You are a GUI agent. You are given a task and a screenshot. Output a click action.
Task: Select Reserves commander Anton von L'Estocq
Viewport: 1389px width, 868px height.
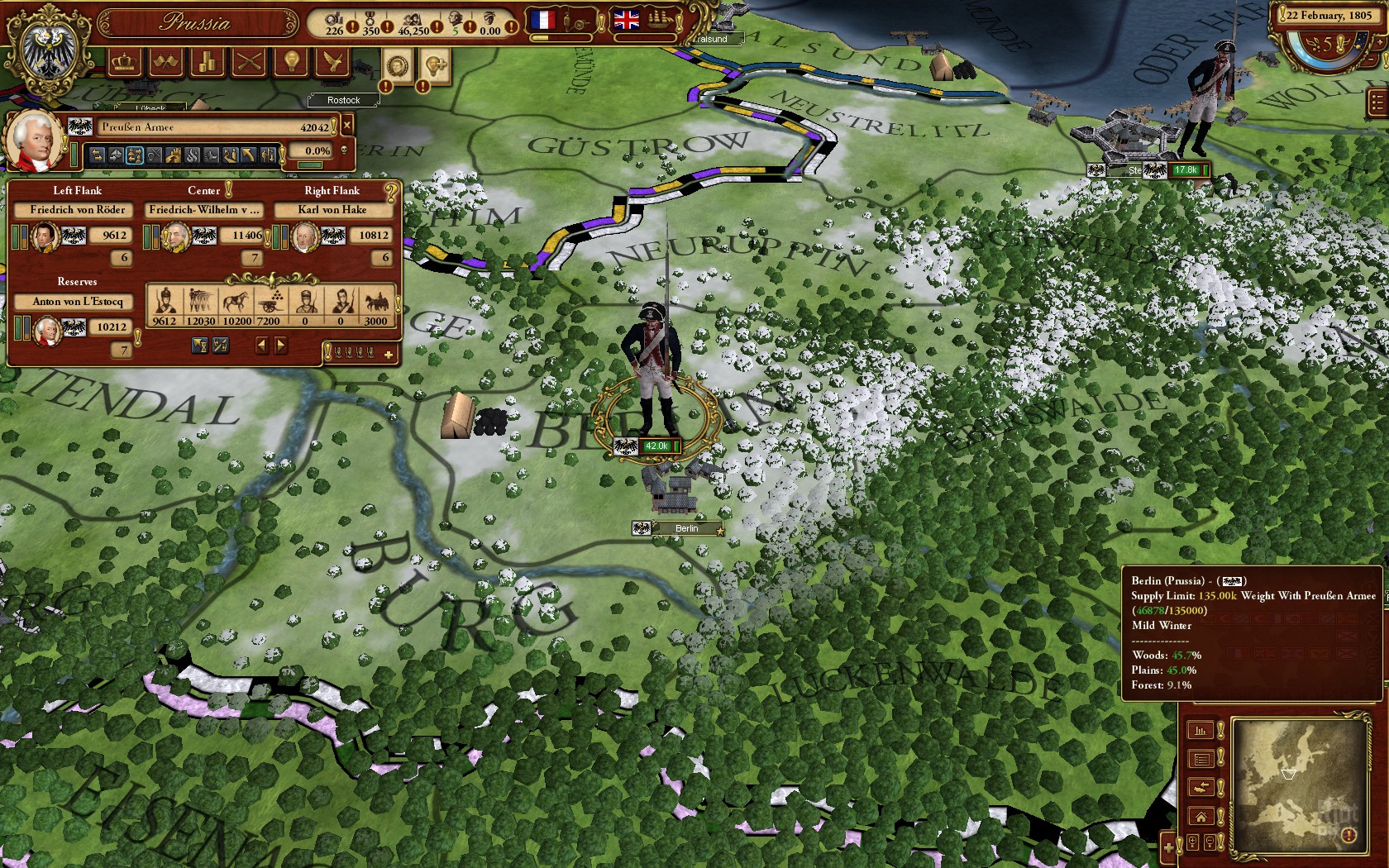click(x=77, y=302)
